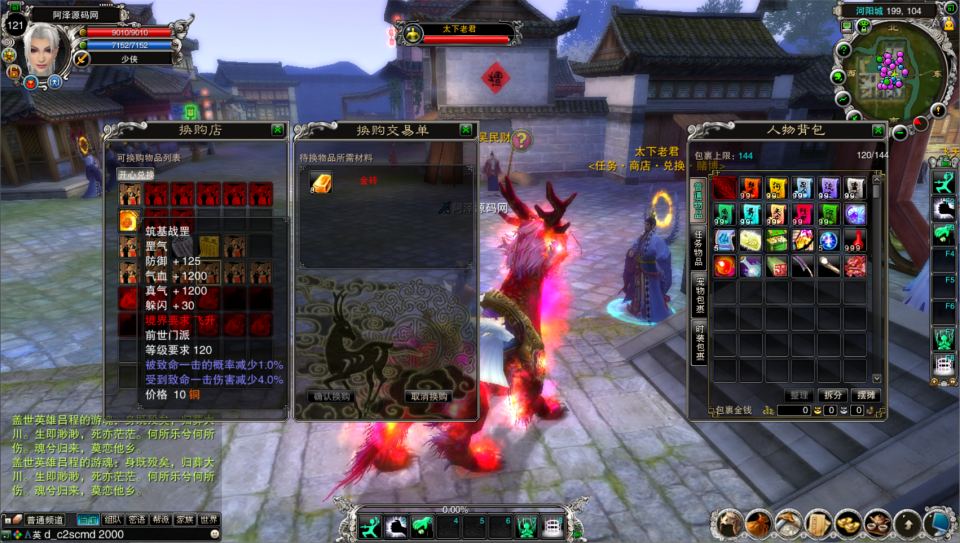Click the 取消换购 cancel exchange button
Screen dimensions: 960x543
[427, 396]
